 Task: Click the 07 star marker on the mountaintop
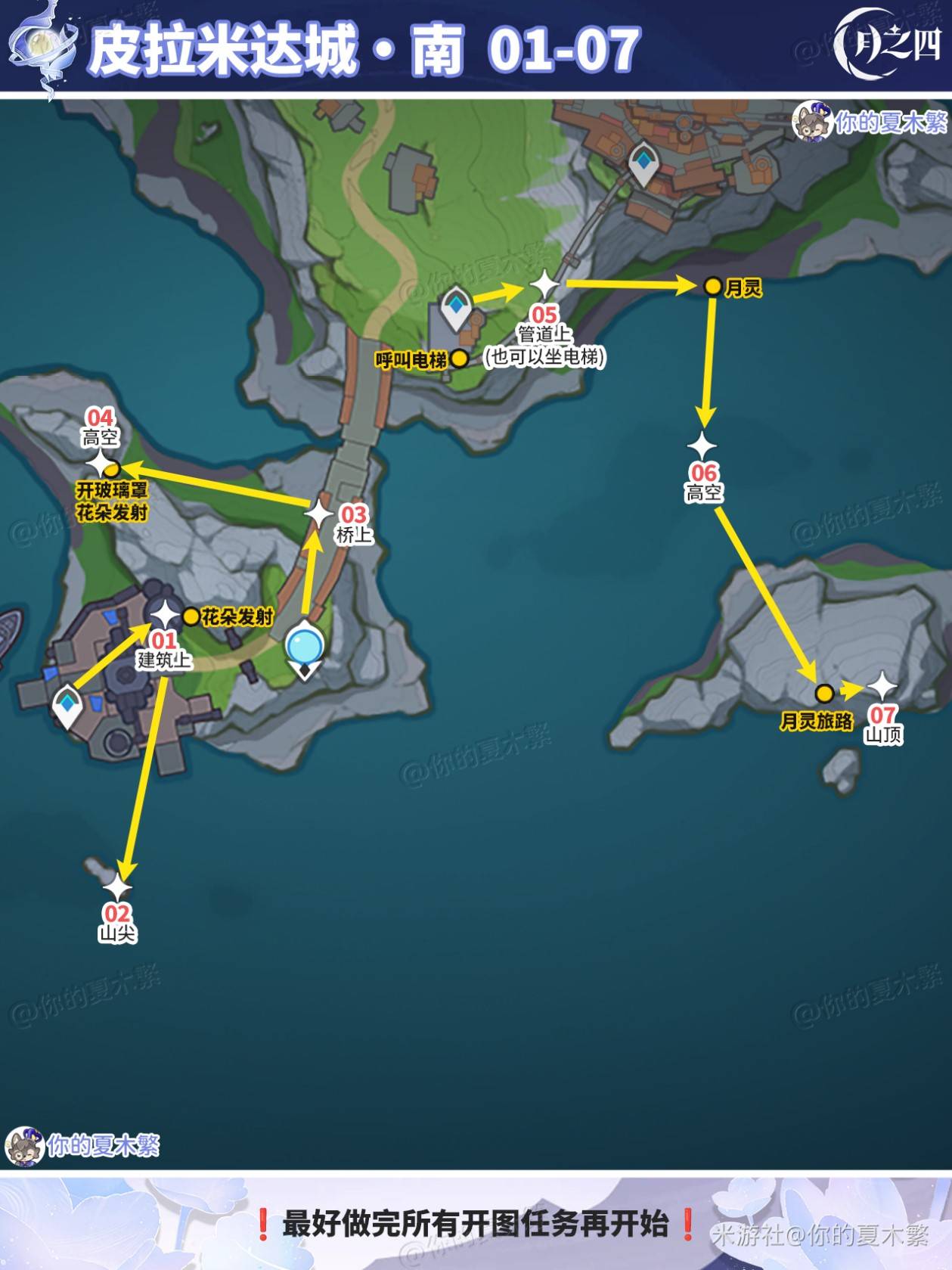coord(881,687)
